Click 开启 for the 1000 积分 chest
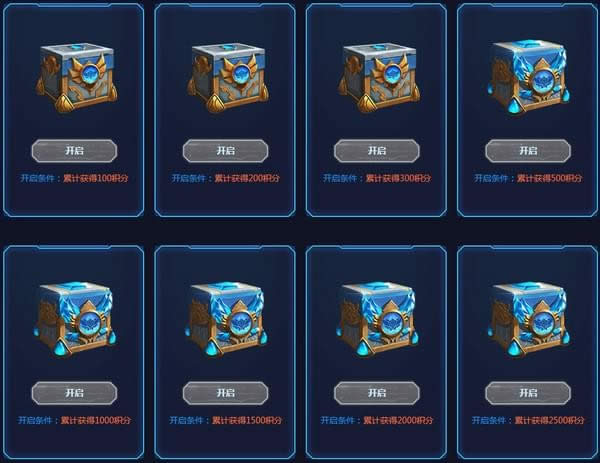Image resolution: width=600 pixels, height=463 pixels. click(x=74, y=392)
